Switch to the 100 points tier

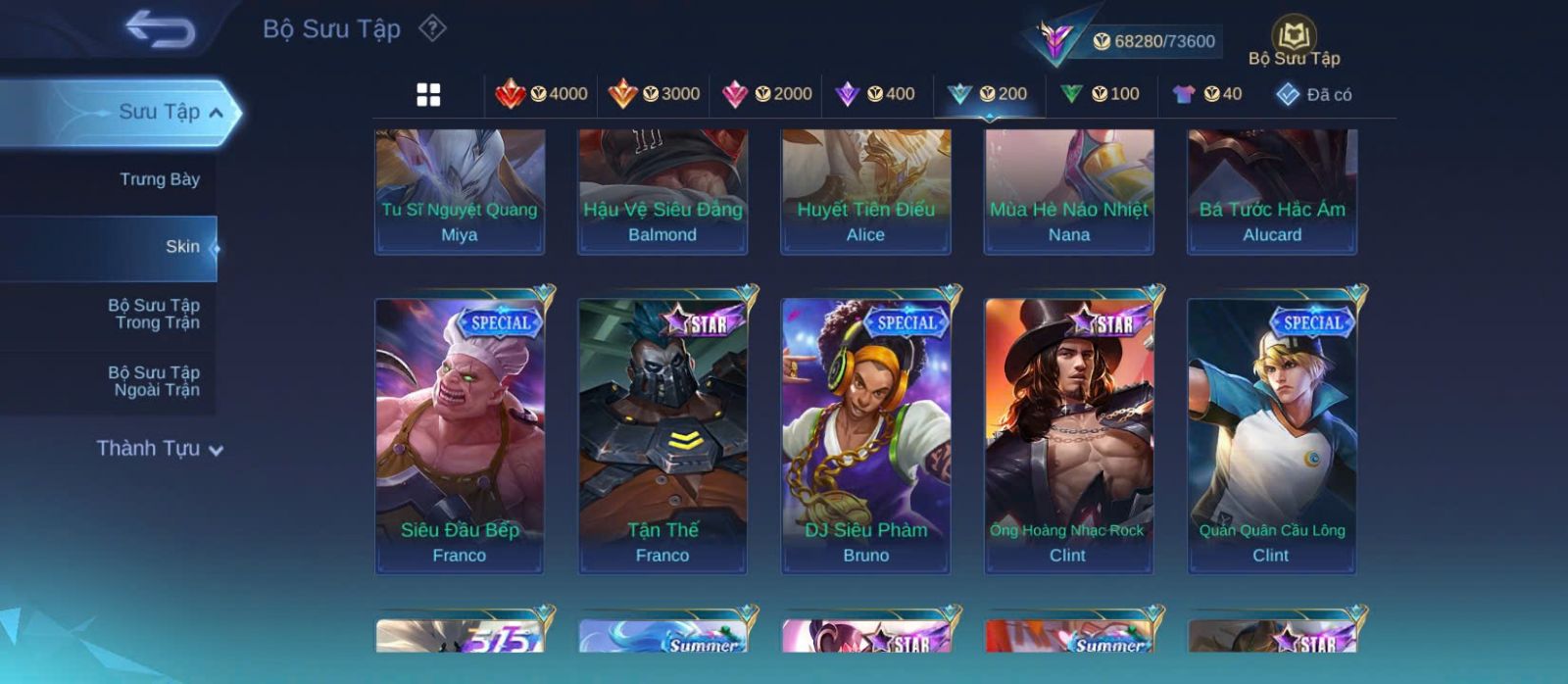coord(1101,94)
